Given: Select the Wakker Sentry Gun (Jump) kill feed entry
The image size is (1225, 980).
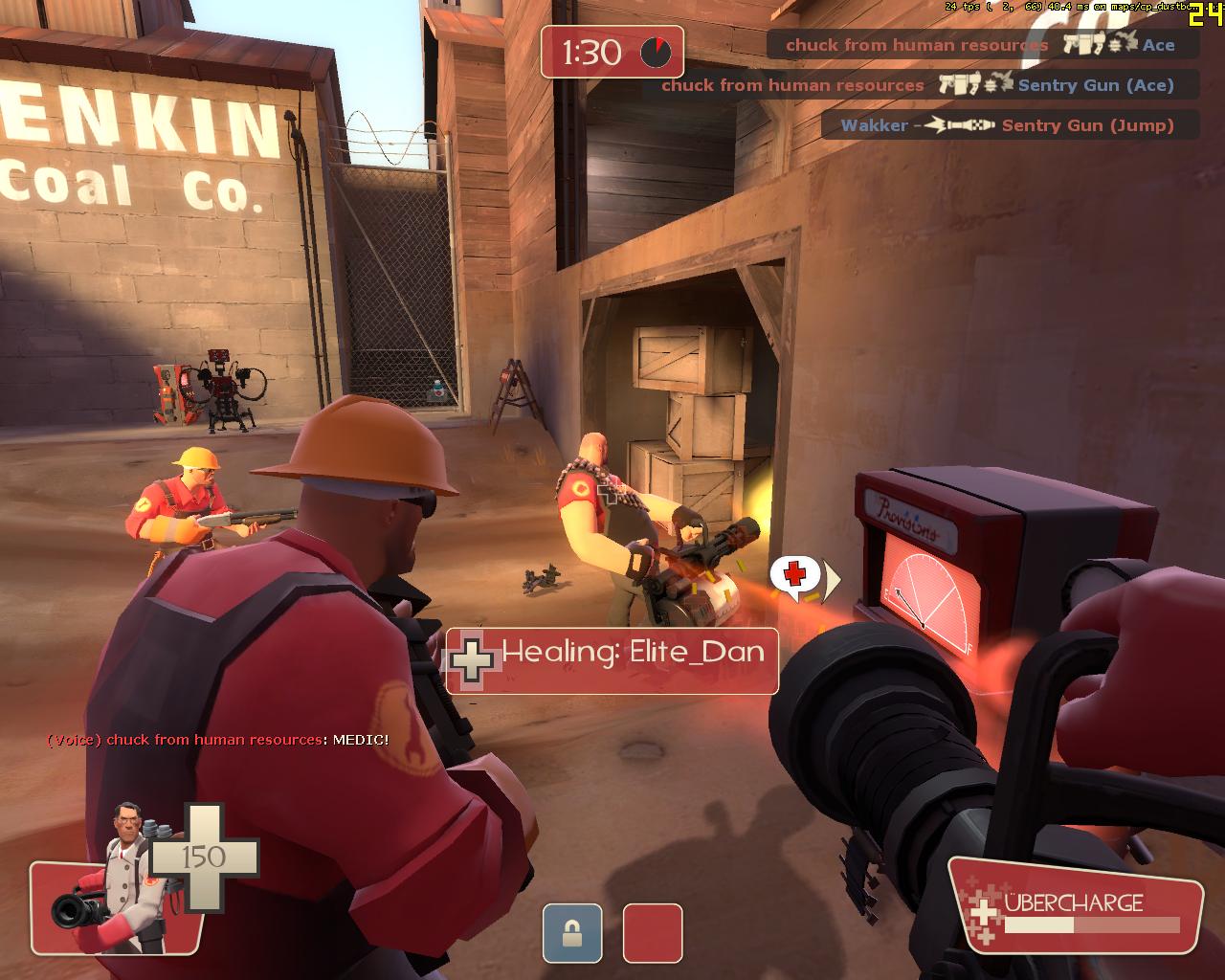Looking at the screenshot, I should [1009, 125].
